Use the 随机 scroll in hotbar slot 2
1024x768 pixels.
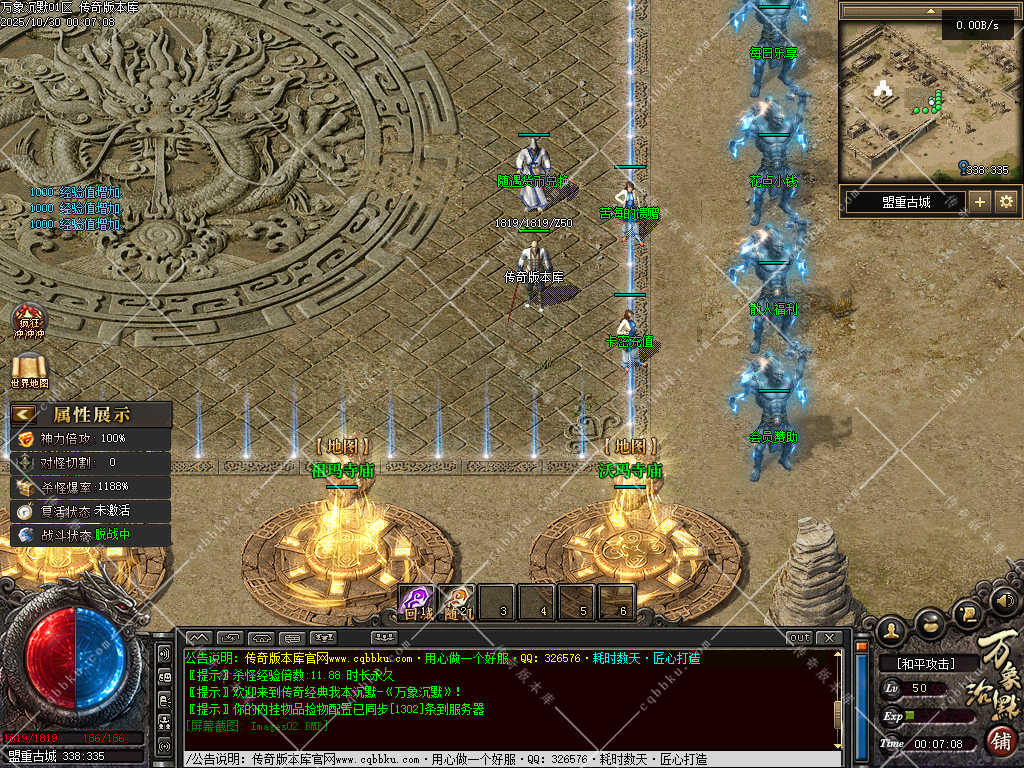pos(456,601)
